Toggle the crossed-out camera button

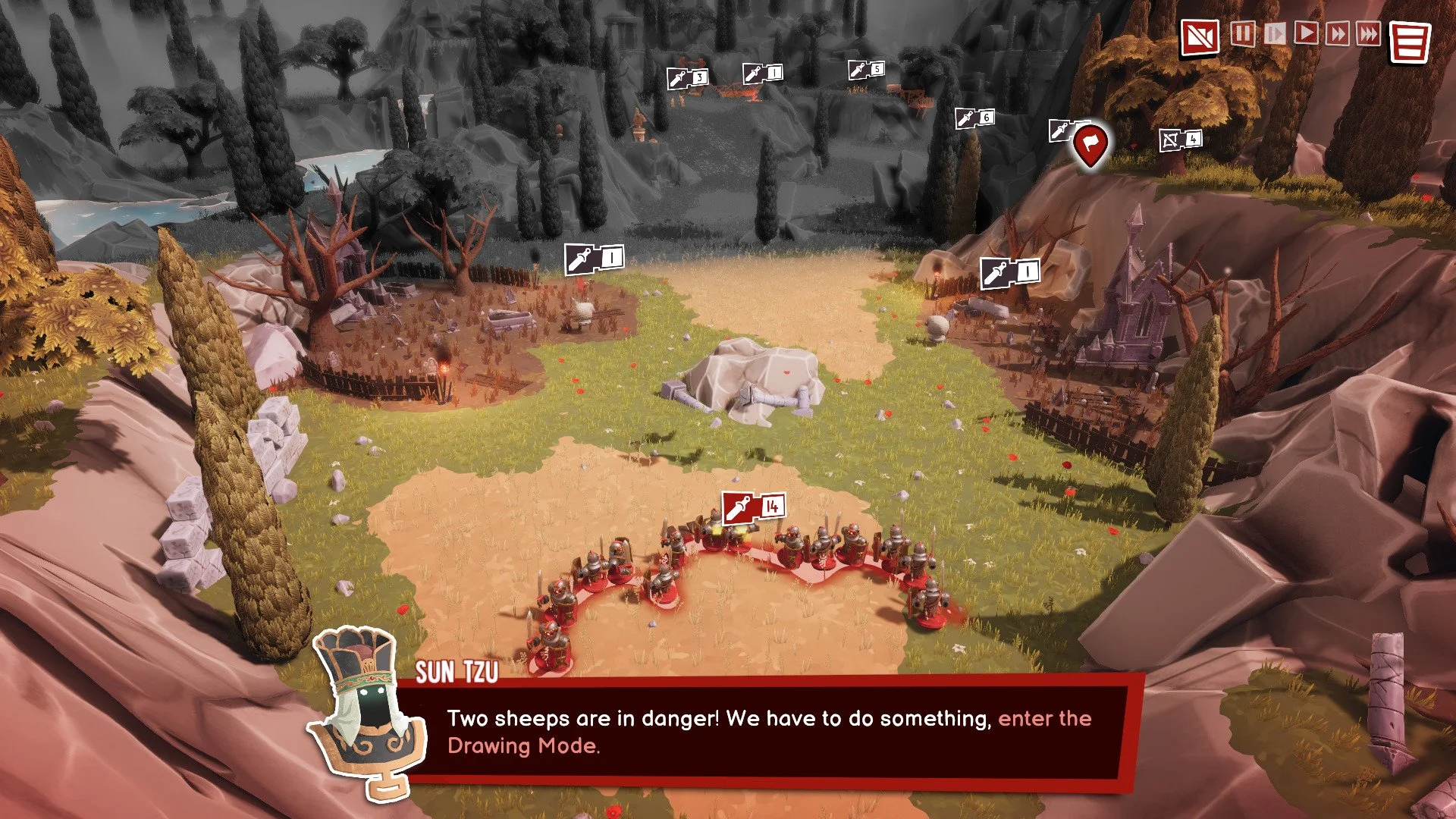pyautogui.click(x=1200, y=37)
